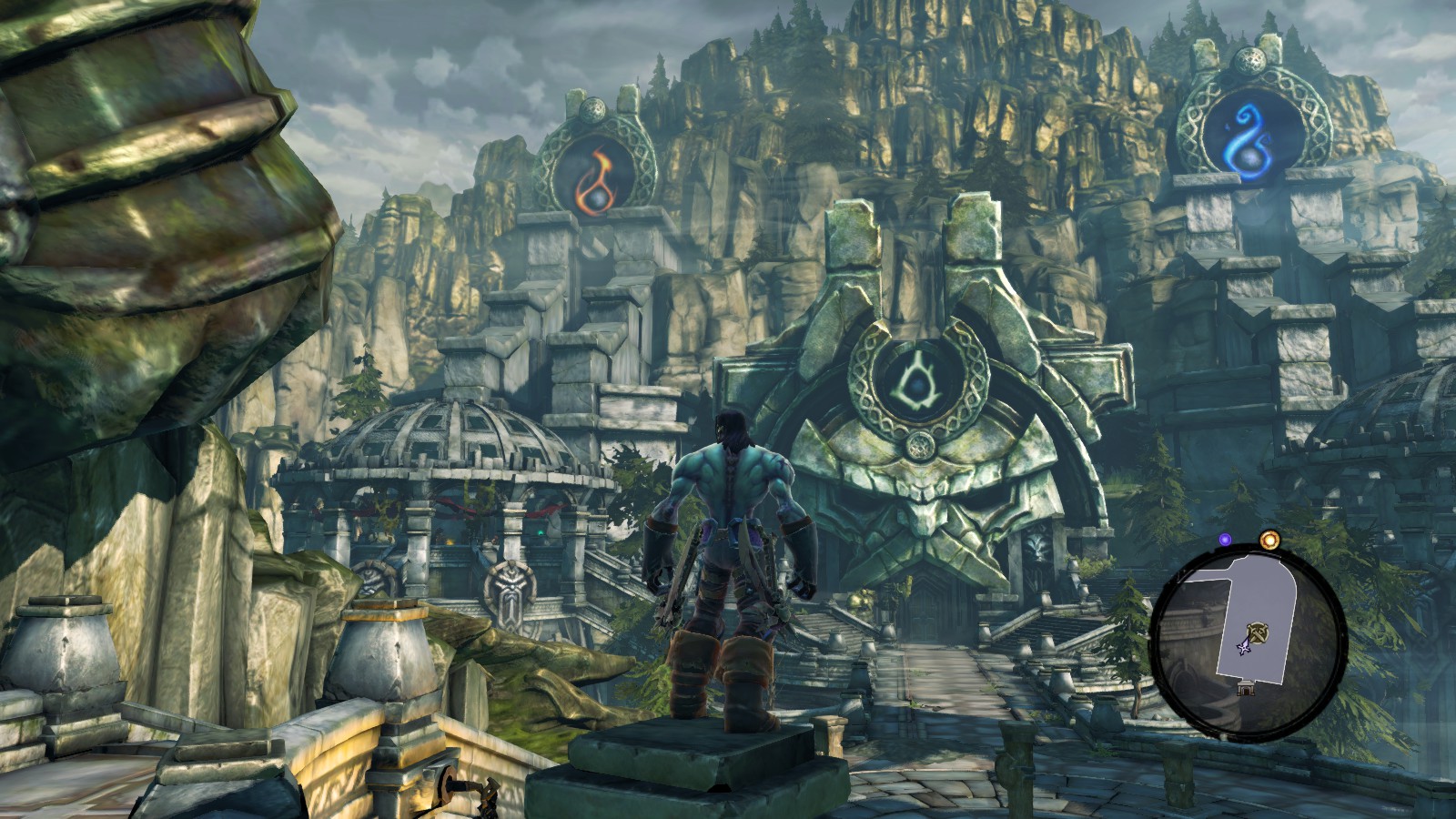Select the orange orb above the minimap
Viewport: 1456px width, 819px height.
pos(1268,539)
